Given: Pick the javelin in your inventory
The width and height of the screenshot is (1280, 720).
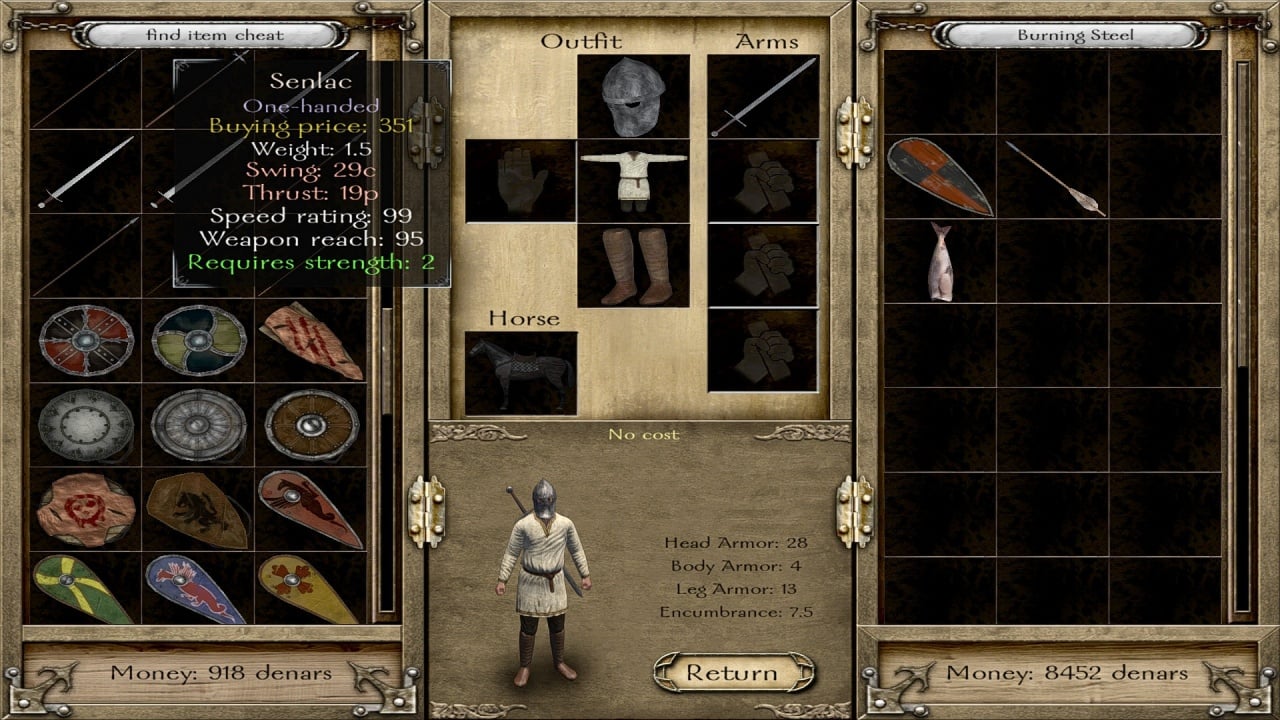Looking at the screenshot, I should pos(1054,178).
